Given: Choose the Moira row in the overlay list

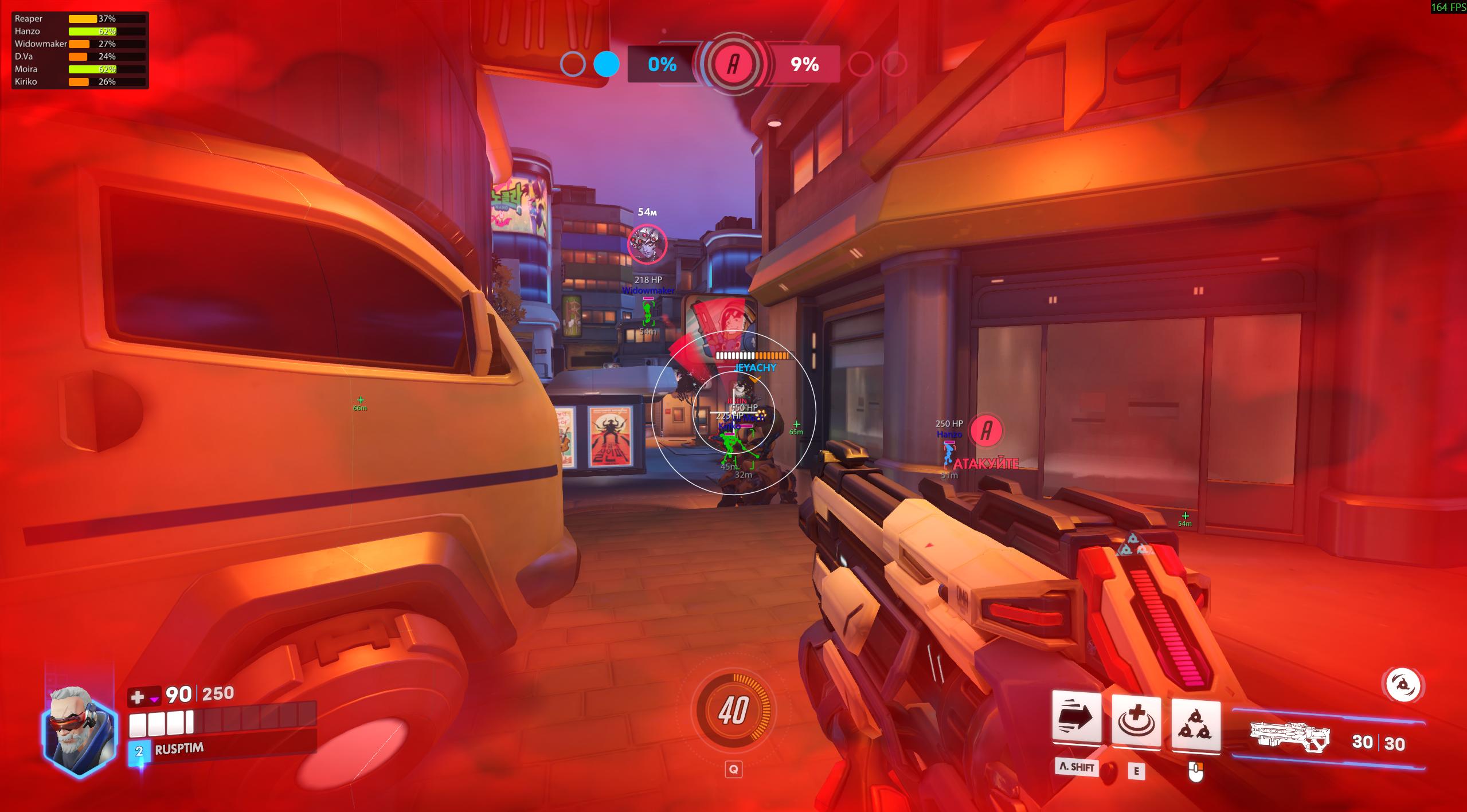Looking at the screenshot, I should tap(80, 69).
